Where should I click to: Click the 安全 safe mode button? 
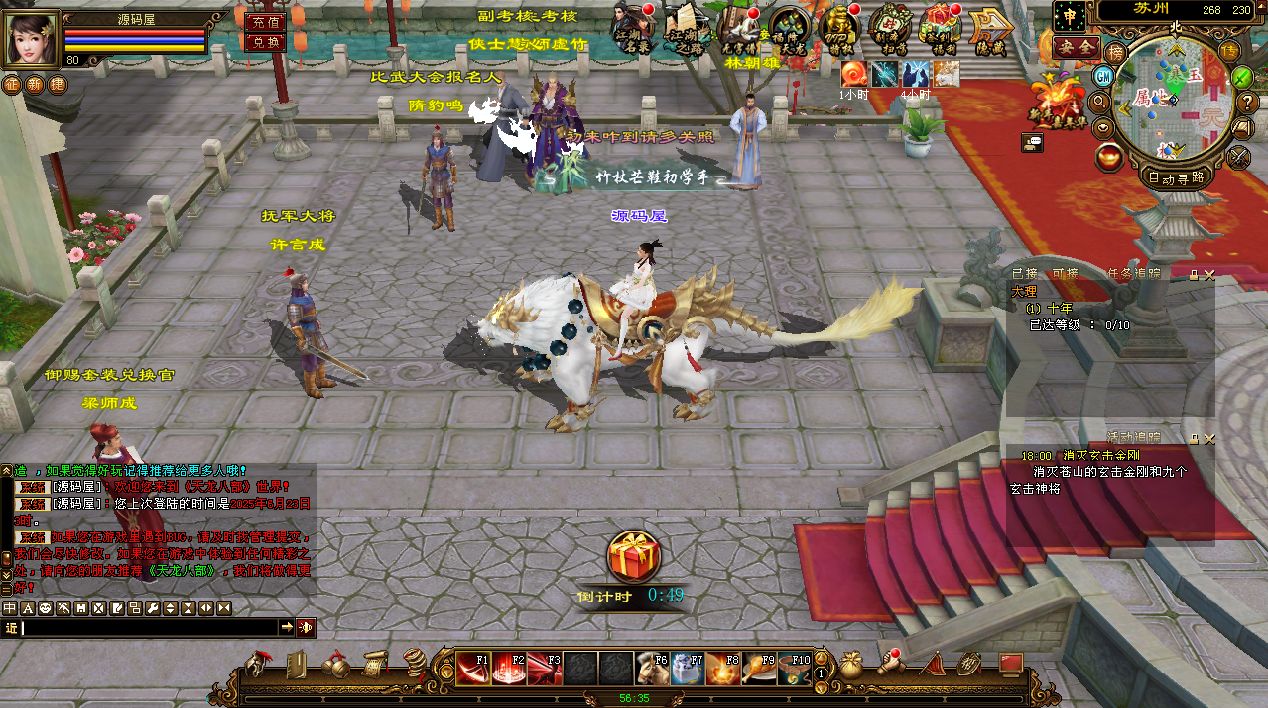(1077, 47)
